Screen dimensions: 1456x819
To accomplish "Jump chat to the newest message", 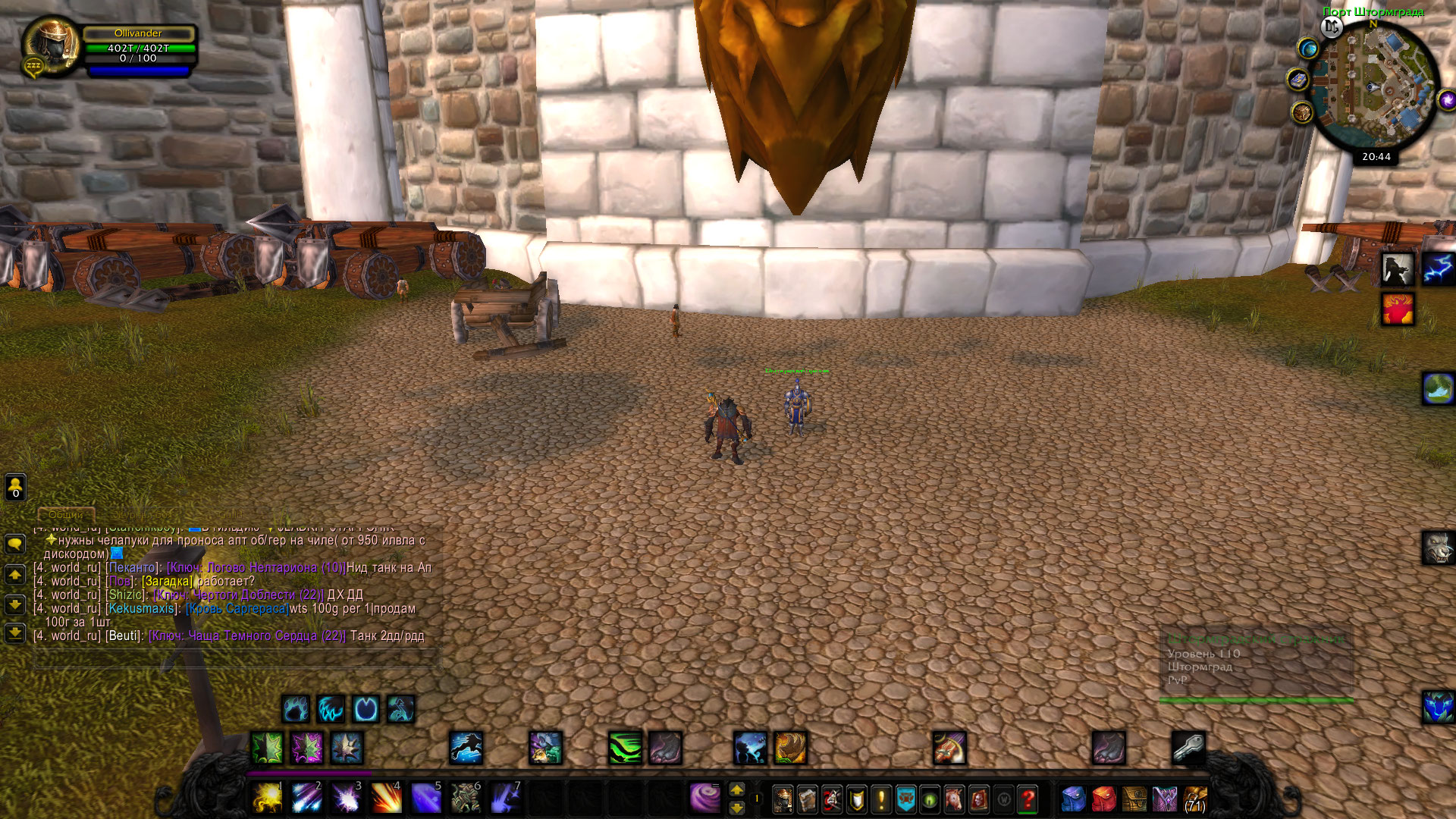I will 15,632.
